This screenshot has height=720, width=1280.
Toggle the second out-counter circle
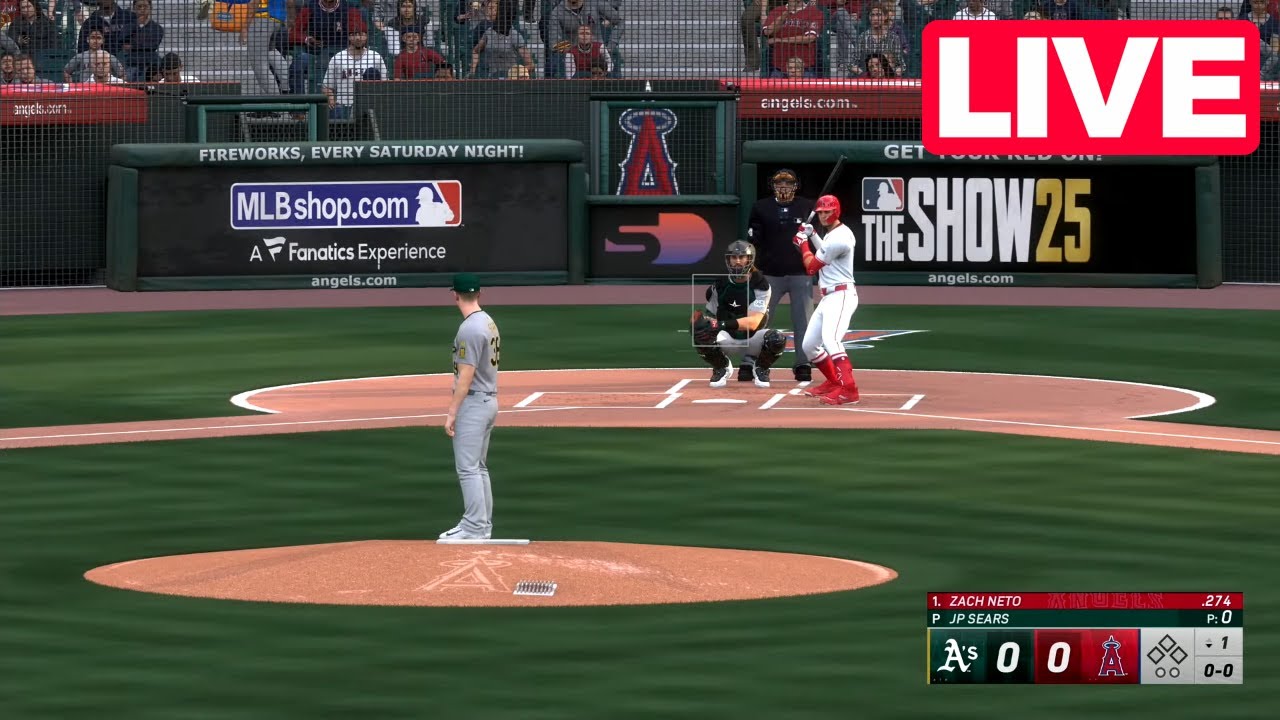(1175, 673)
